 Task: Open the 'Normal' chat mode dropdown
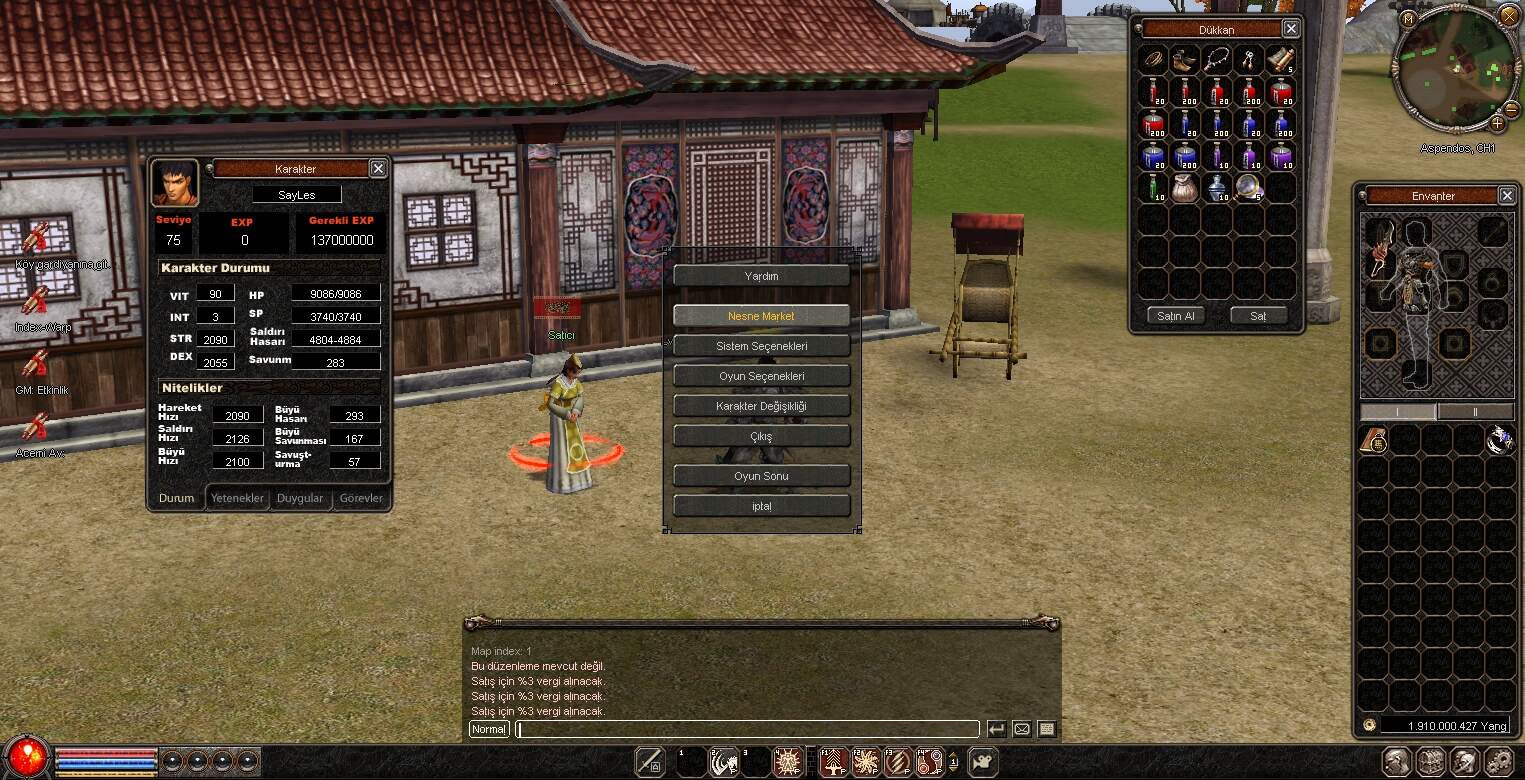pyautogui.click(x=488, y=729)
